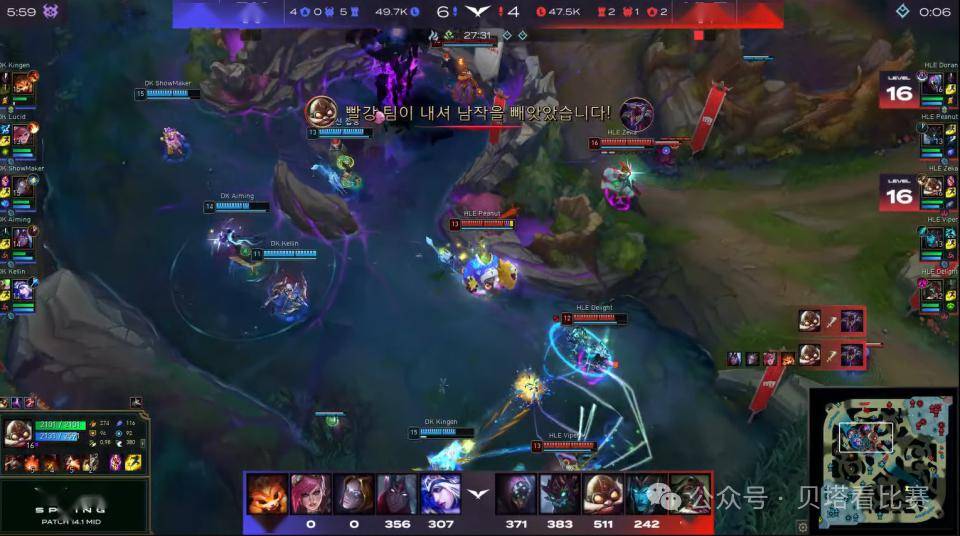Screen dimensions: 960x536
Task: Select the pink-haired Vi portrait in bottom bar
Action: [x=310, y=494]
